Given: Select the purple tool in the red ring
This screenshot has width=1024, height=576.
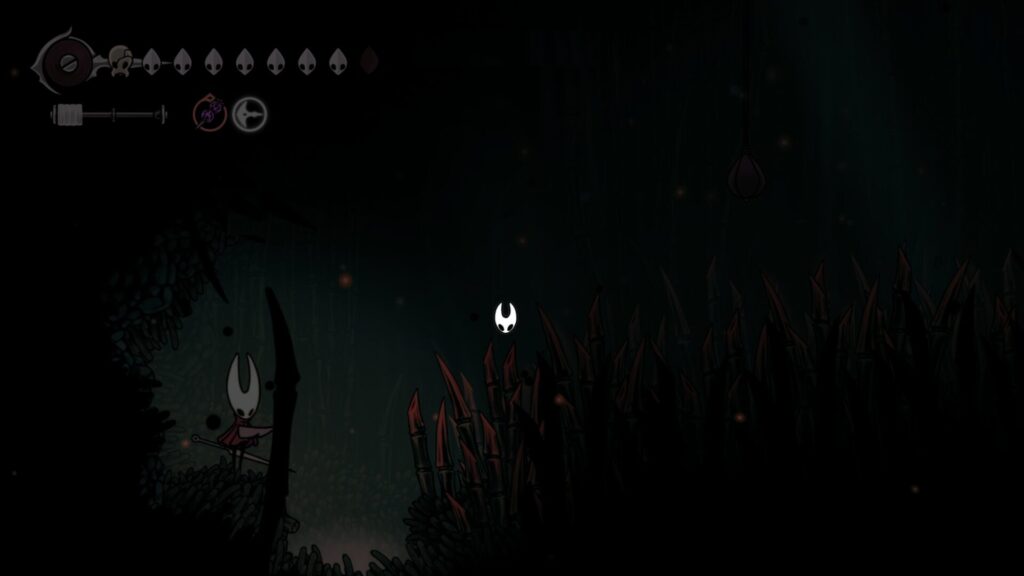Looking at the screenshot, I should [210, 115].
